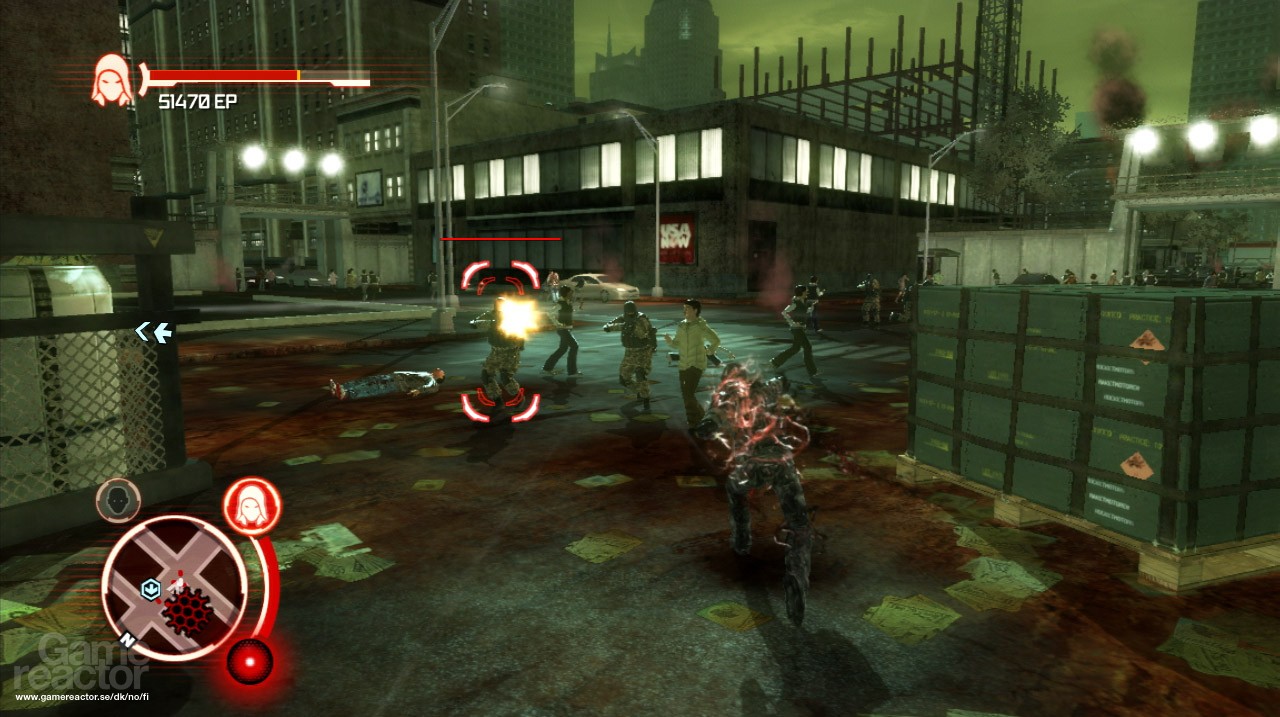
Task: Click the glowing red alert orb
Action: (248, 659)
